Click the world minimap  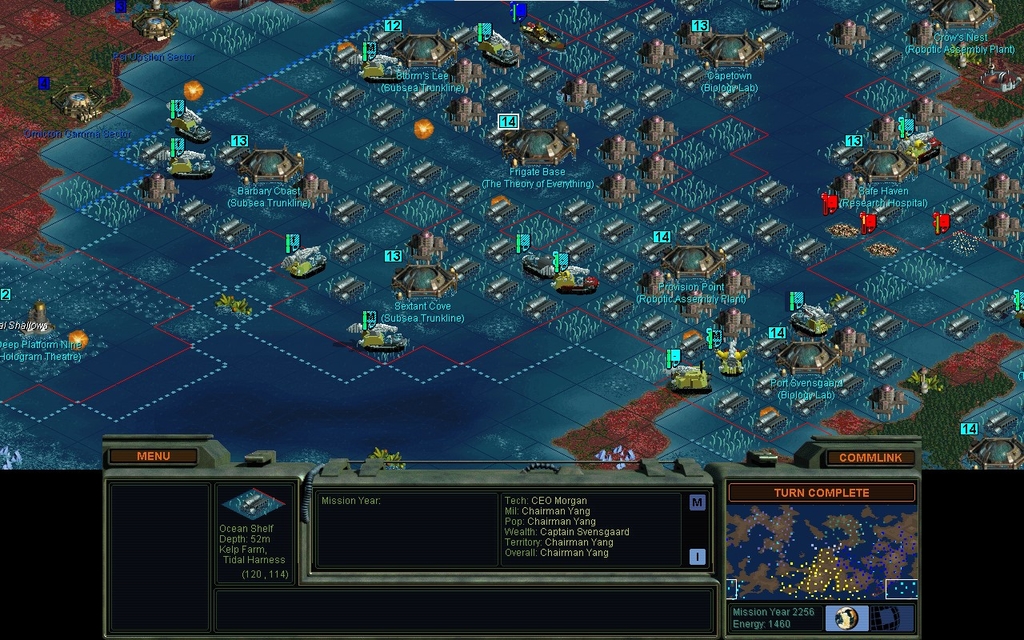821,552
